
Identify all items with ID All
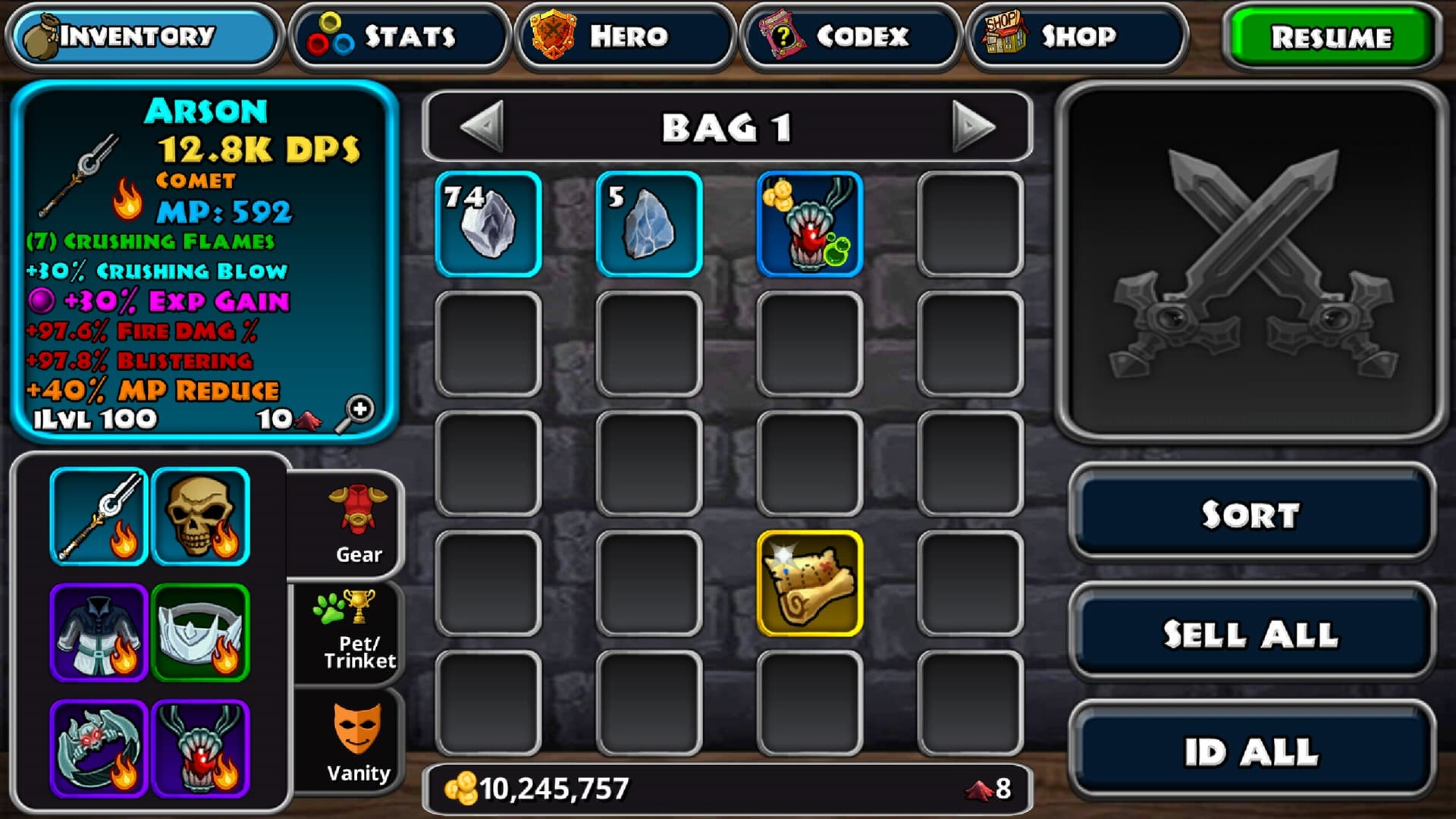1251,752
